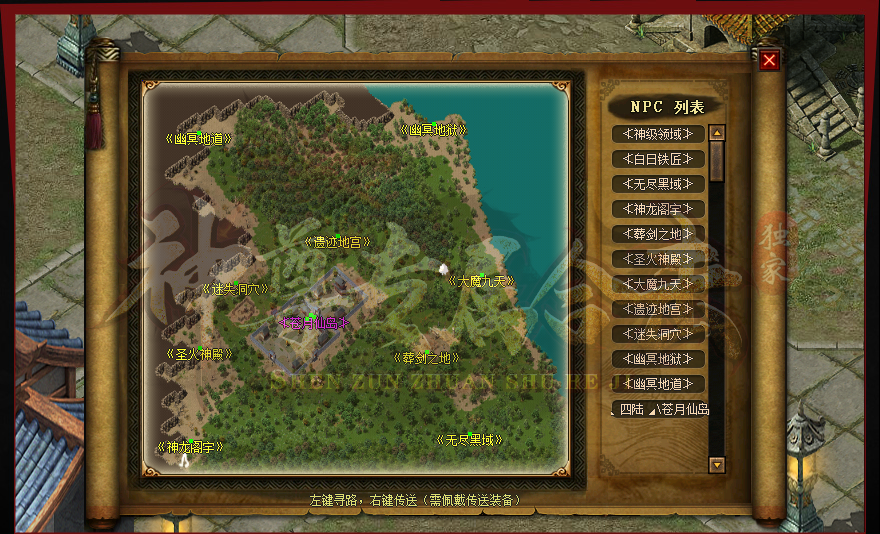Select 迷失洞穴 in the NPC list
This screenshot has width=880, height=534.
[x=658, y=334]
